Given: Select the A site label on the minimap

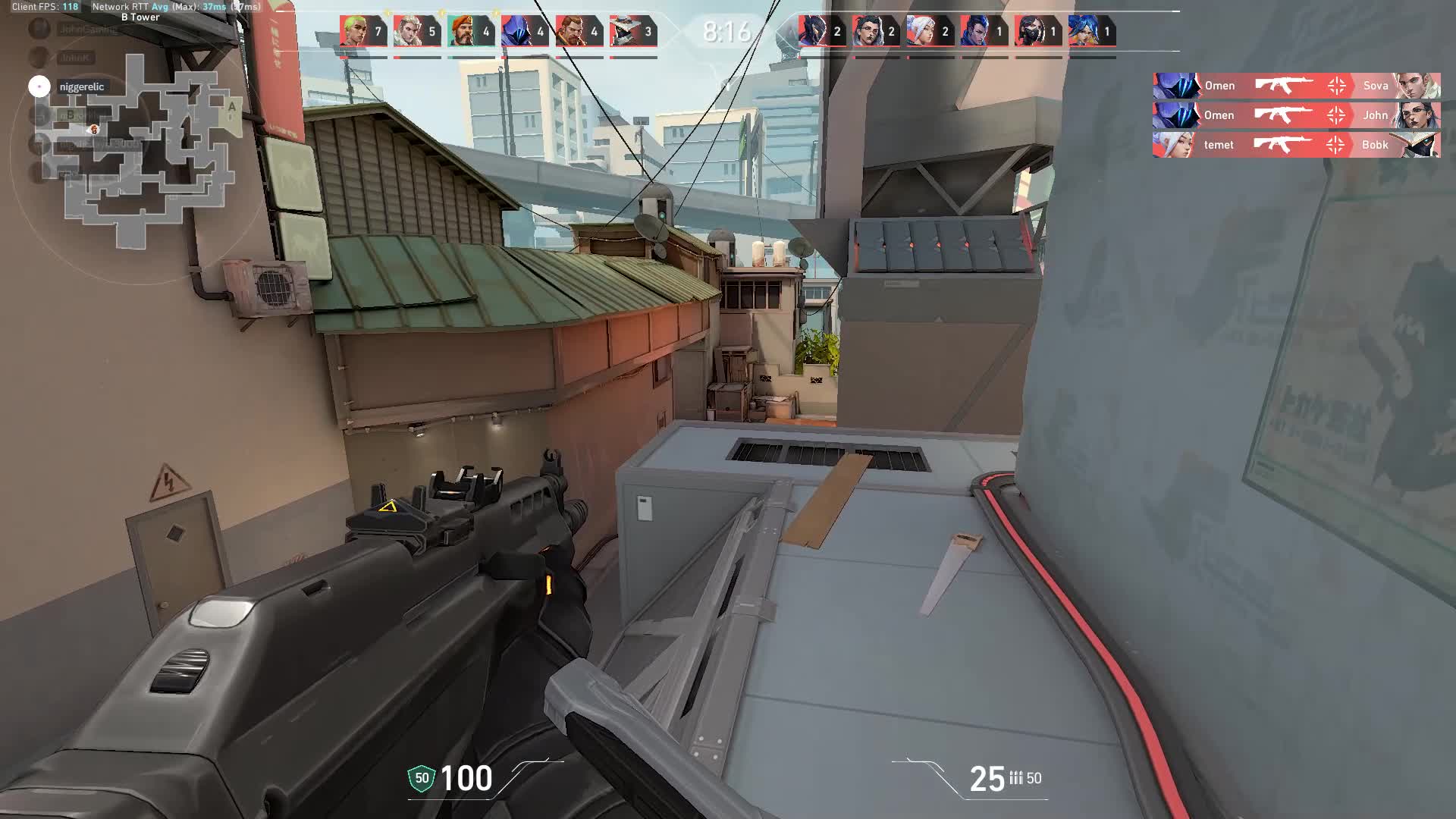Looking at the screenshot, I should pos(231,108).
